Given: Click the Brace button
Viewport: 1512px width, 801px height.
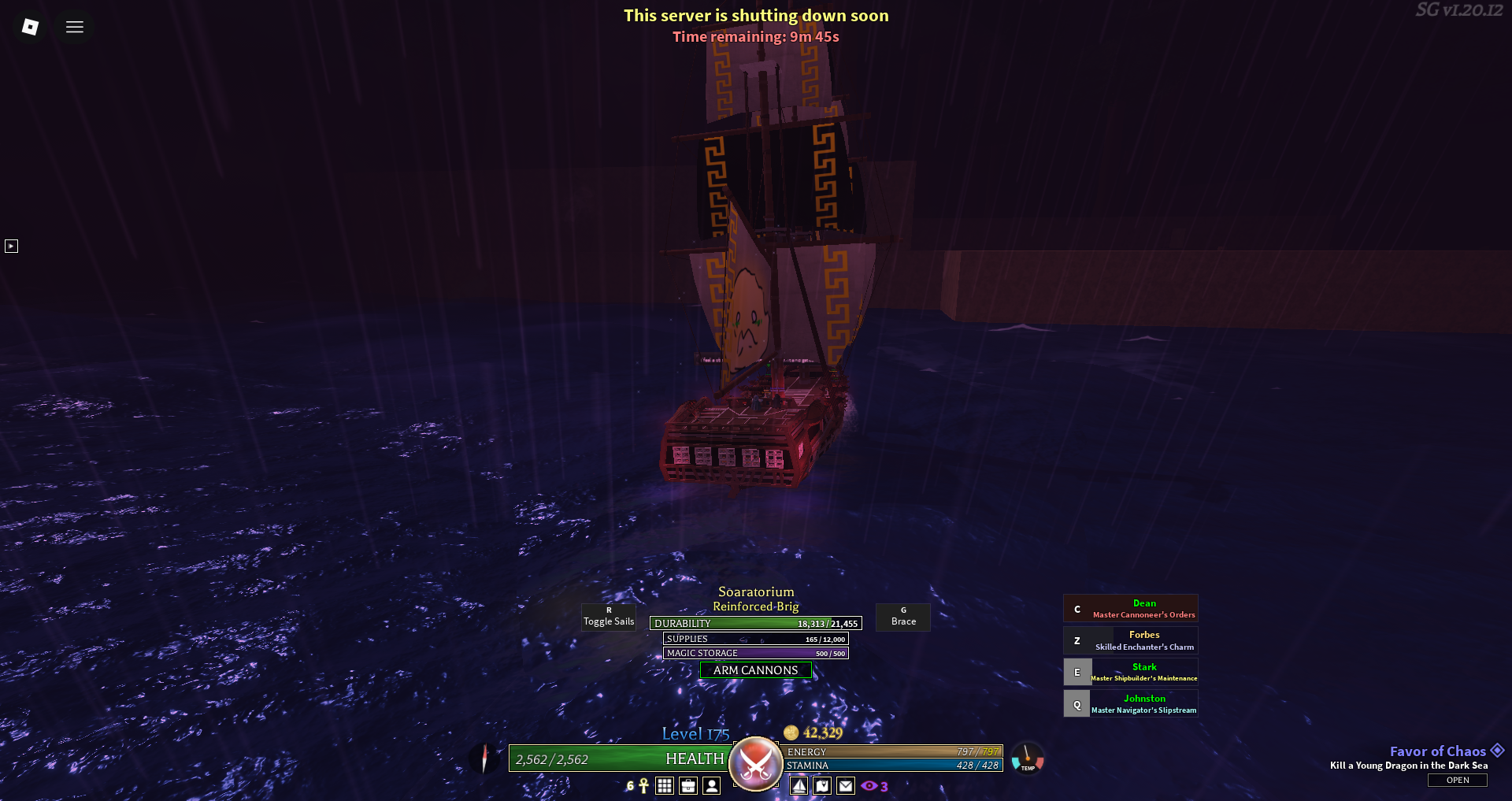Looking at the screenshot, I should click(x=903, y=617).
